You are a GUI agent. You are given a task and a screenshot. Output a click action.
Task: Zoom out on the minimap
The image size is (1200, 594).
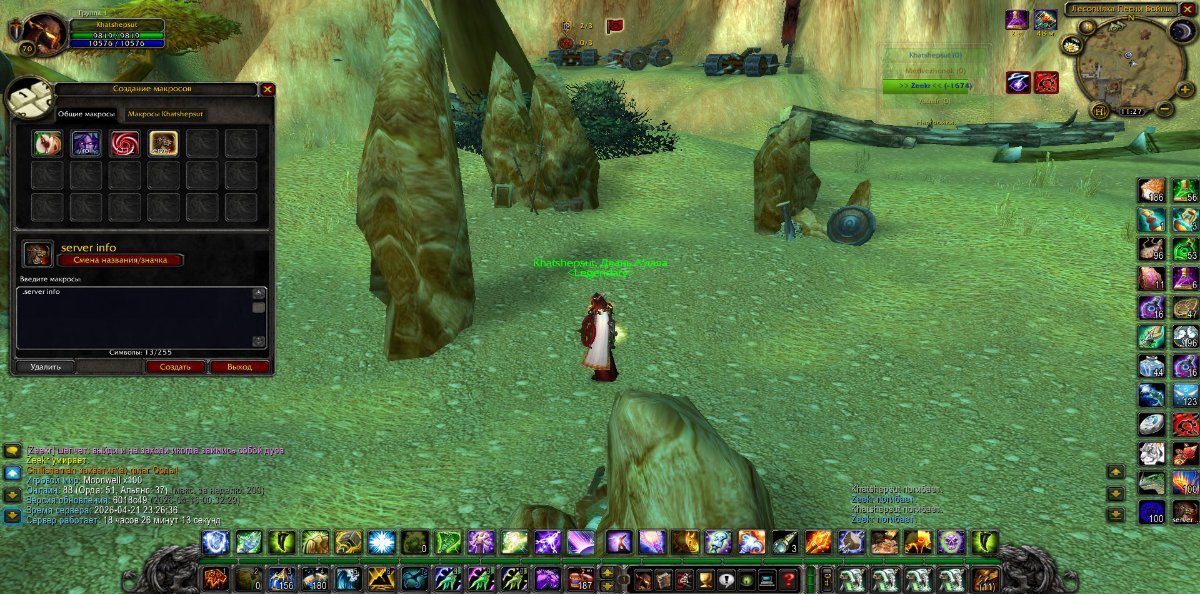(1166, 107)
